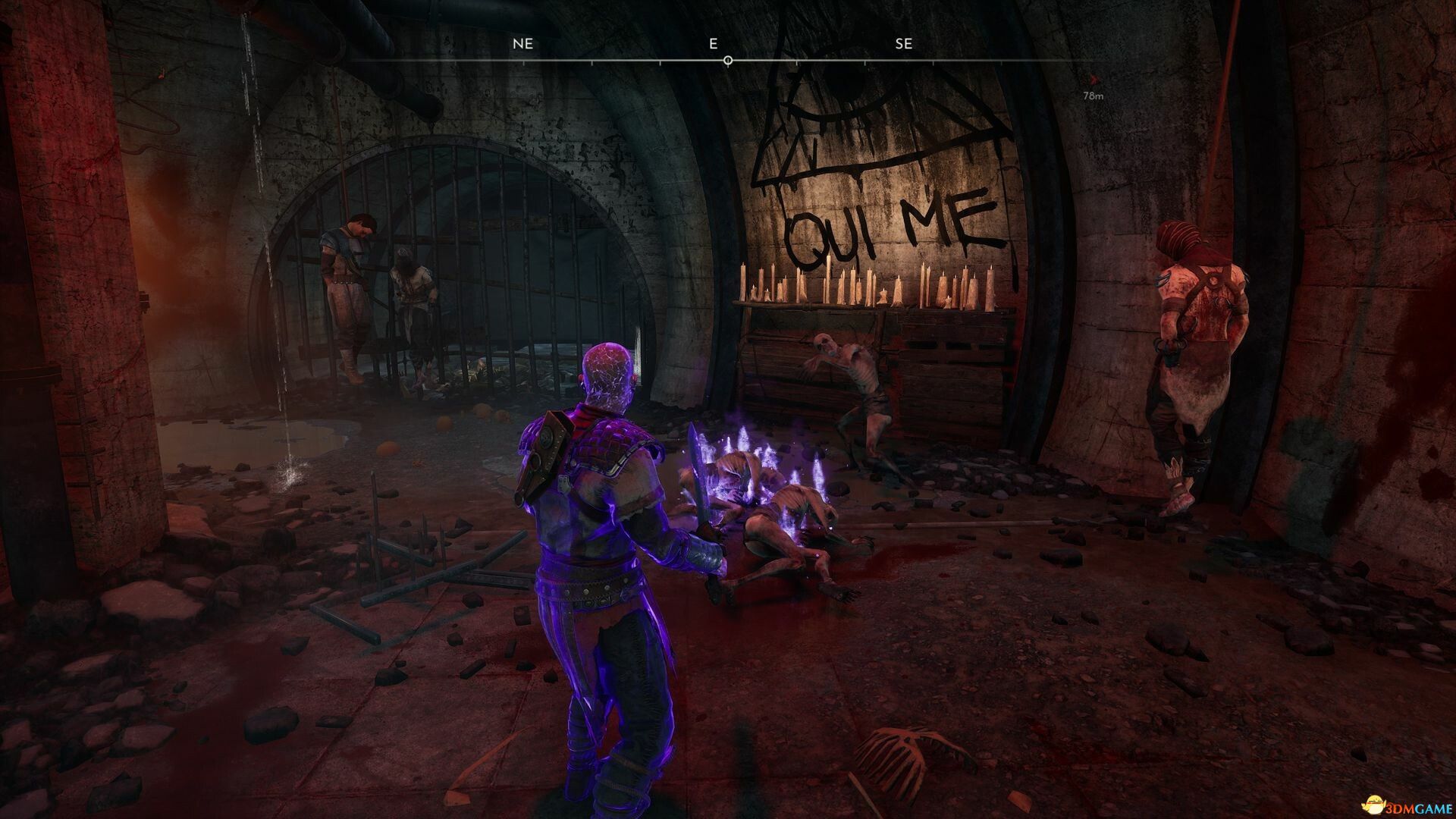Screen dimensions: 1456x819
Task: Click the SE label on the compass
Action: click(x=903, y=43)
